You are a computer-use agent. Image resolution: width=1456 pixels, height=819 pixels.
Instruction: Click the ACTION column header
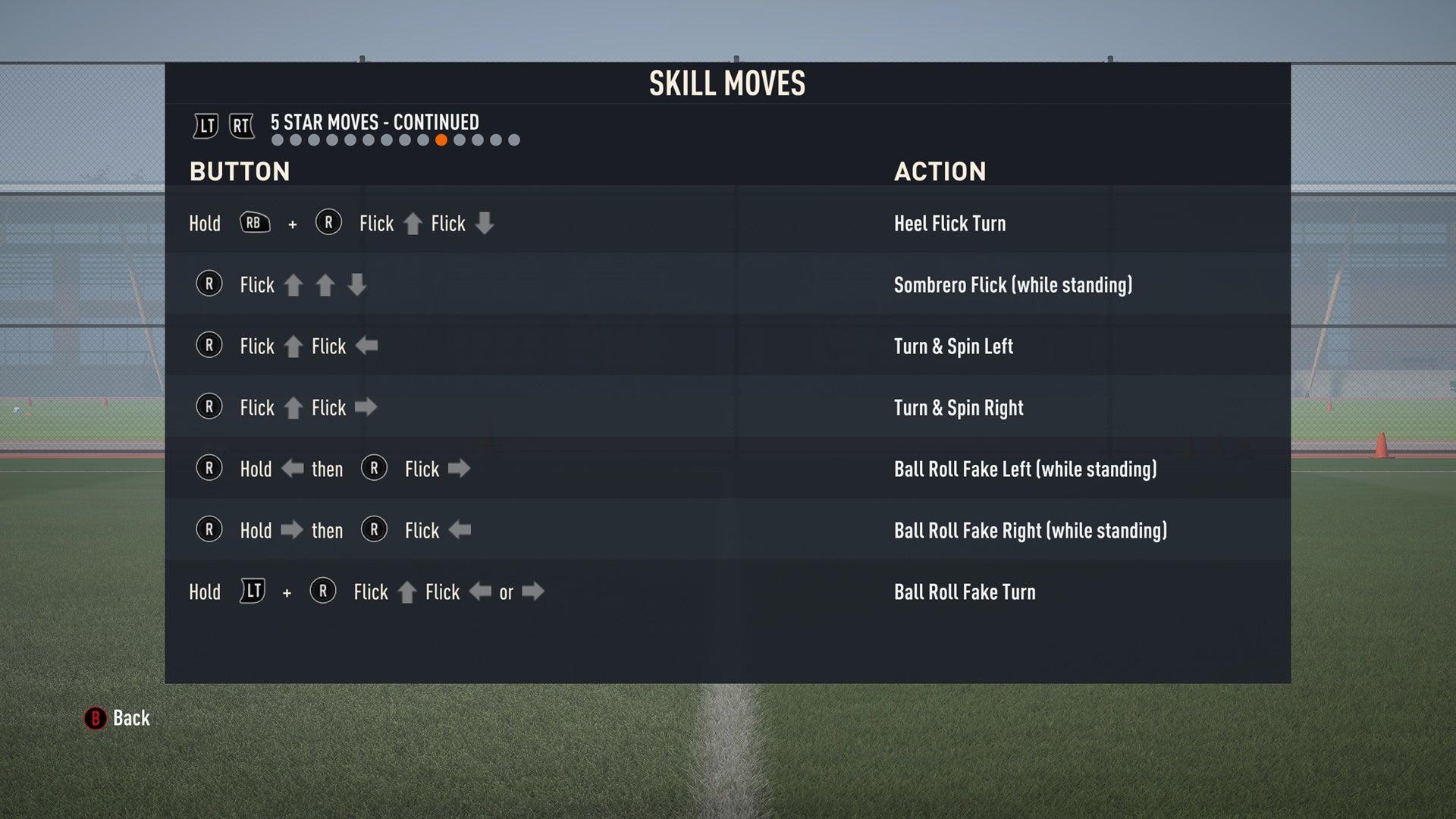[x=941, y=171]
